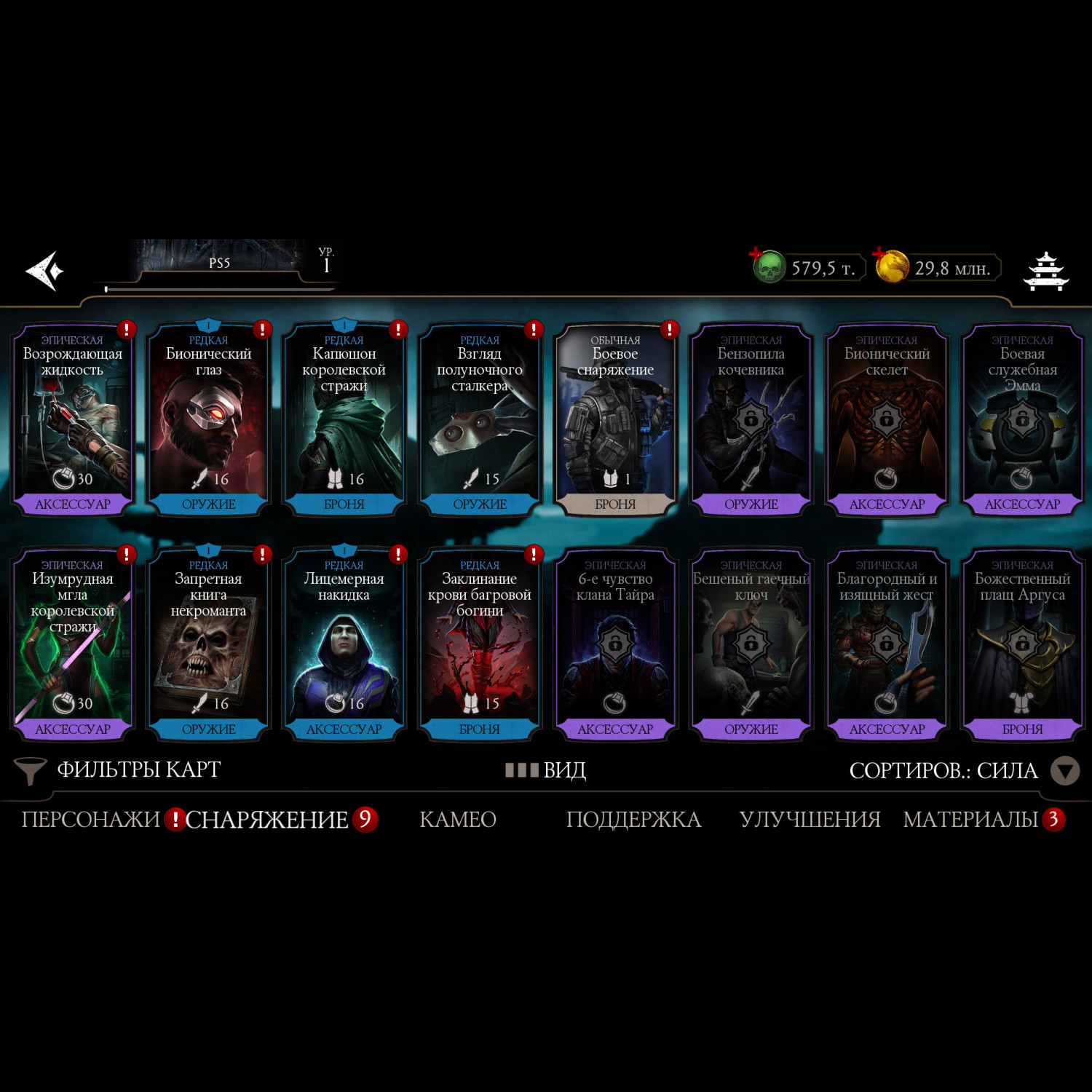The width and height of the screenshot is (1092, 1092).
Task: View locked Божественный плащ Аргуса card
Action: coord(1022,645)
